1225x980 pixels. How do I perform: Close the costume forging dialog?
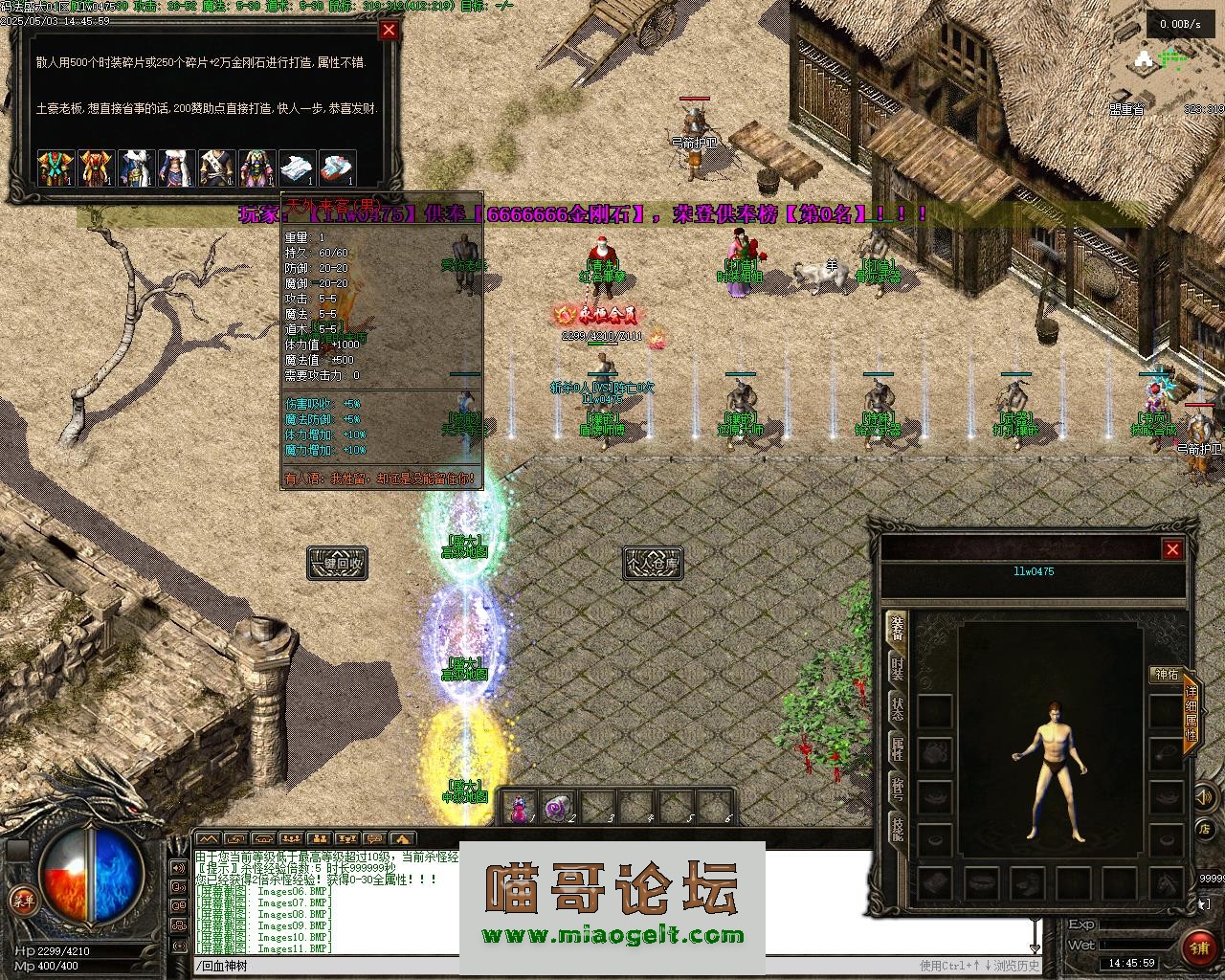(389, 30)
